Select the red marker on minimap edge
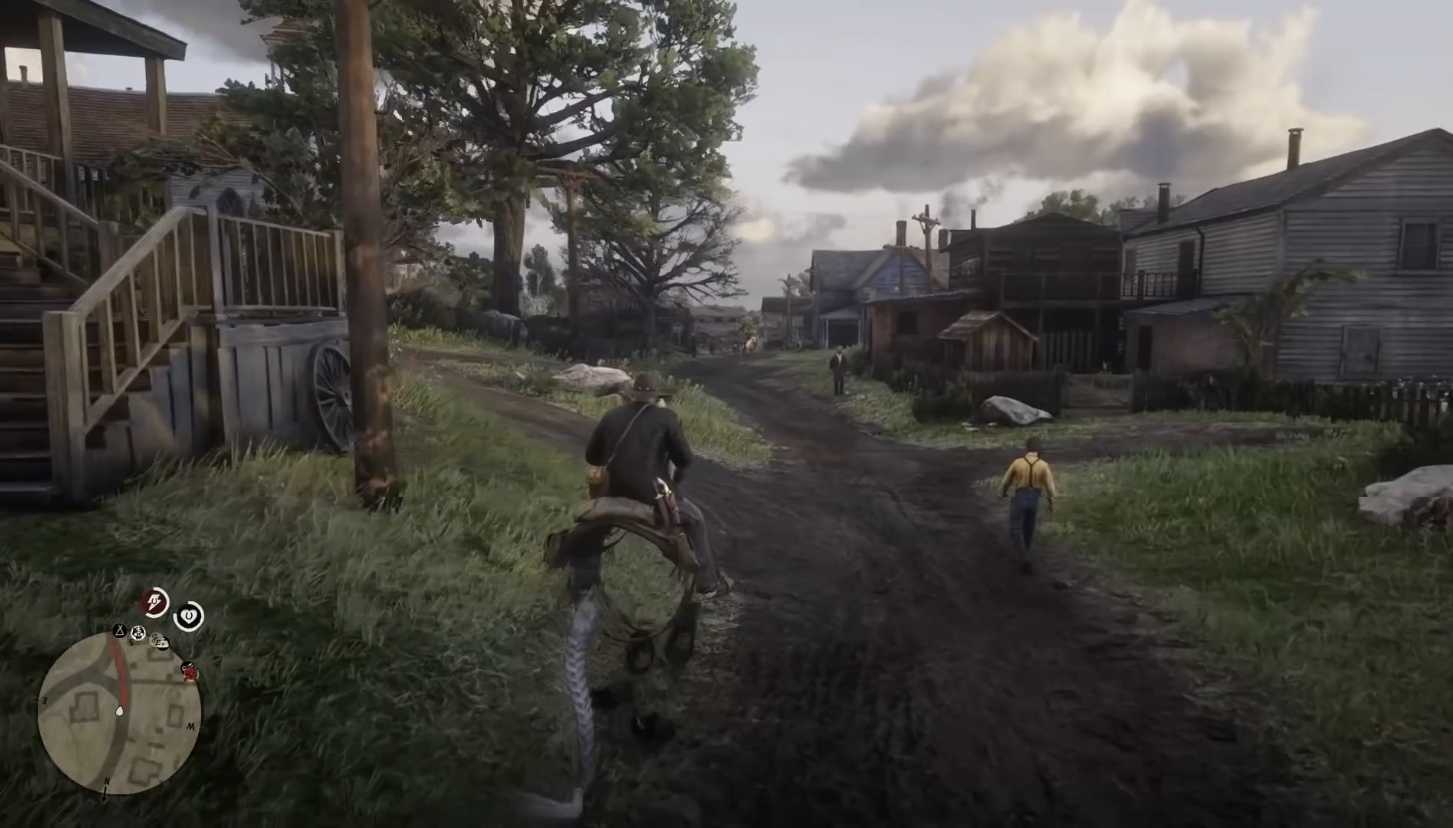The height and width of the screenshot is (828, 1453). (188, 670)
